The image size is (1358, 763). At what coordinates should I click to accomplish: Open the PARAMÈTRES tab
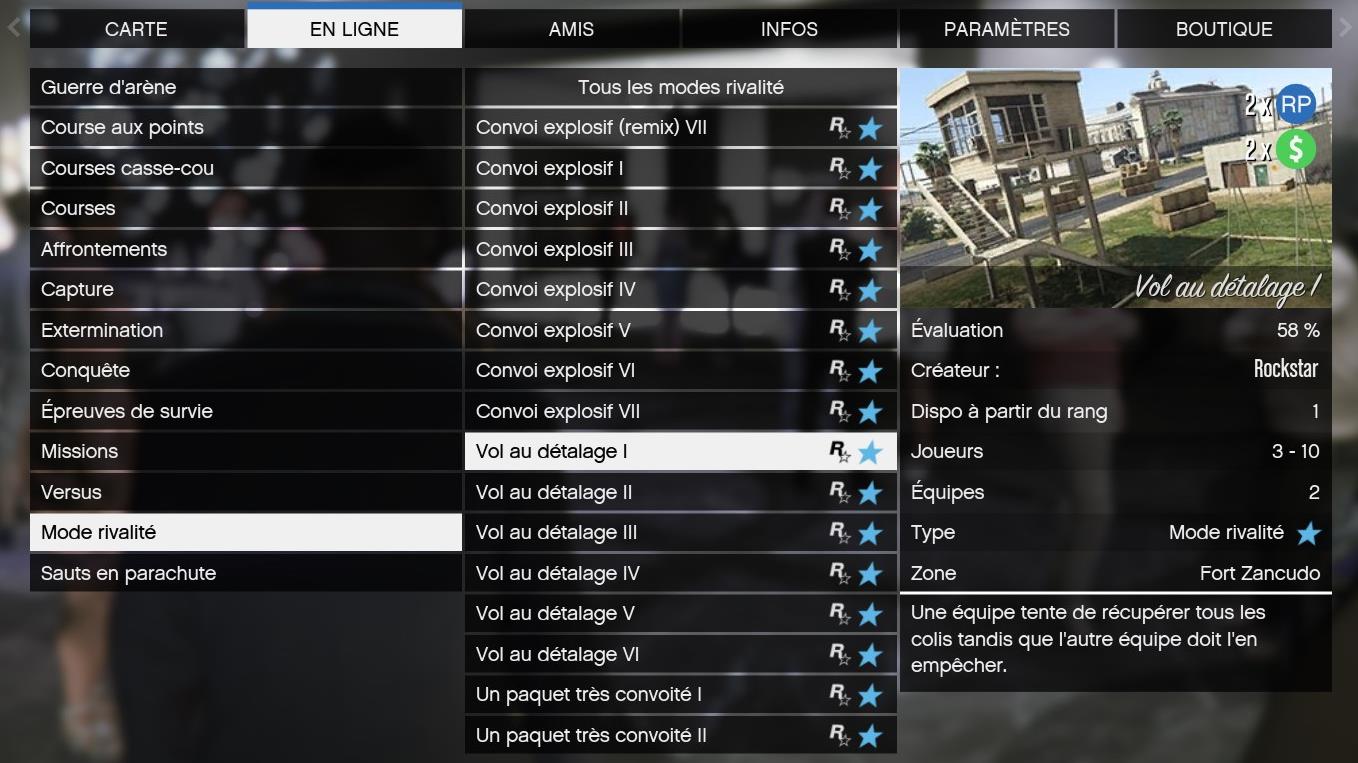point(1006,28)
